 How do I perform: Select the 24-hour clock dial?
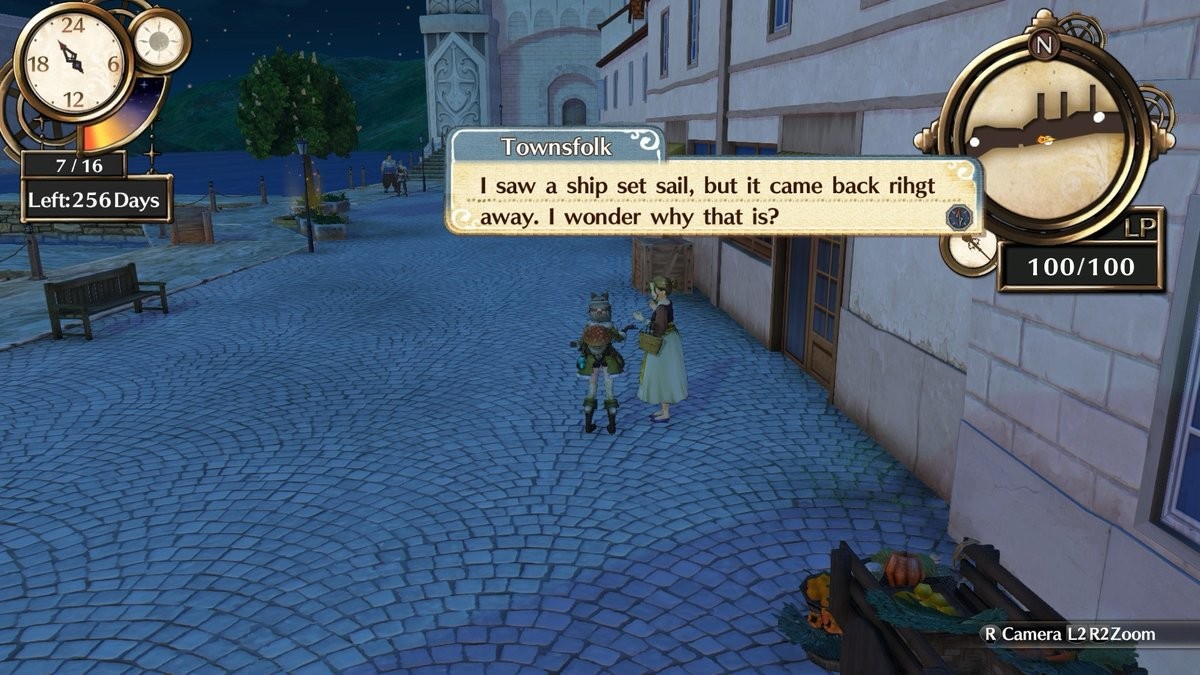(x=72, y=62)
